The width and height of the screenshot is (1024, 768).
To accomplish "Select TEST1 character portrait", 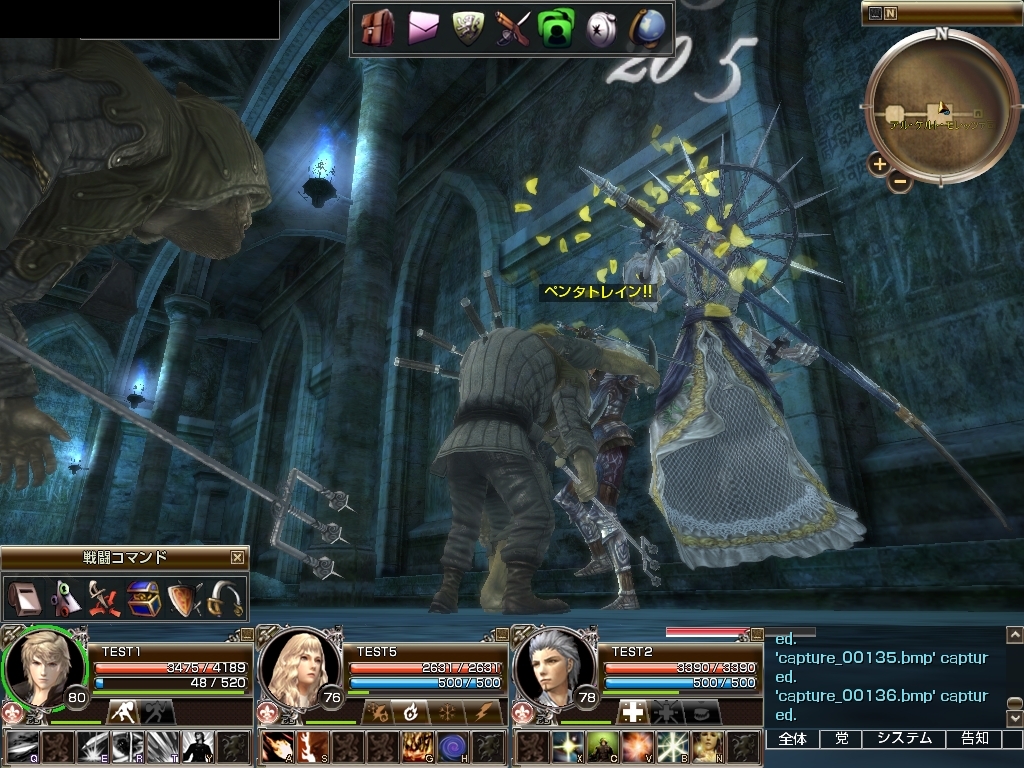I will pyautogui.click(x=43, y=667).
